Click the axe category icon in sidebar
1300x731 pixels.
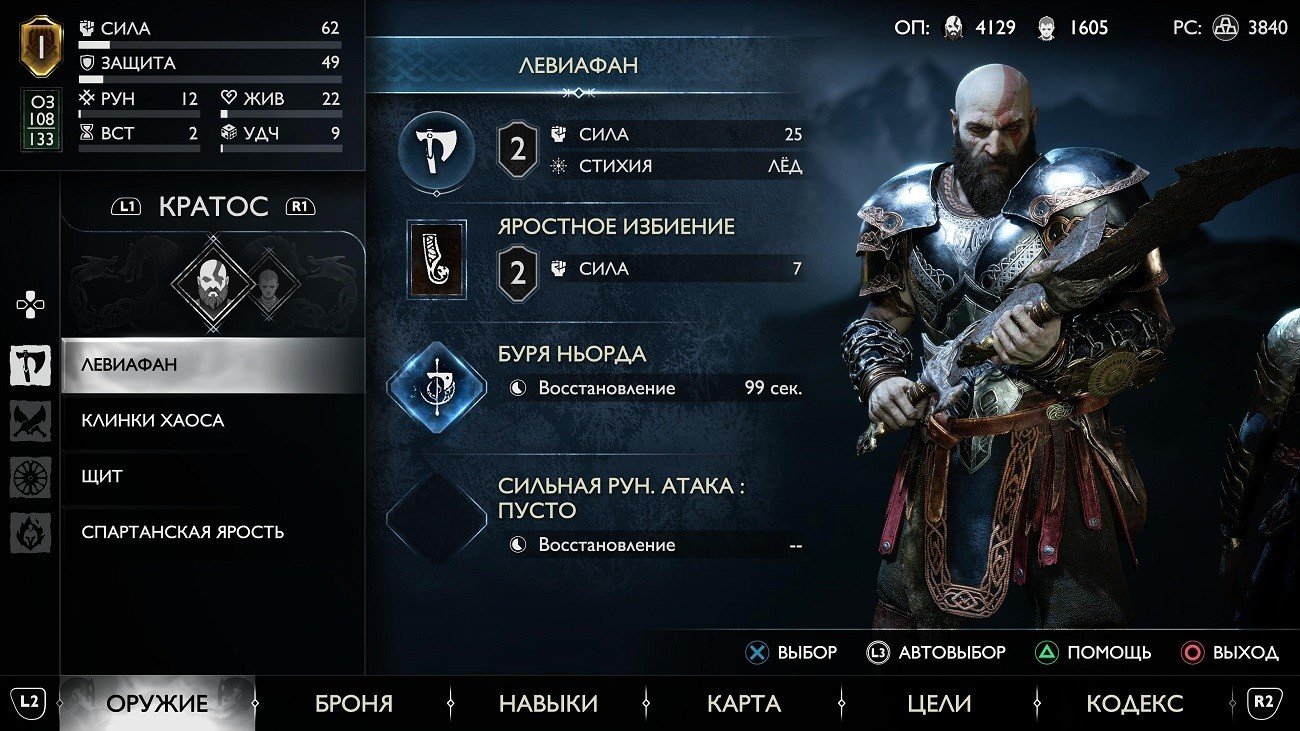point(31,366)
